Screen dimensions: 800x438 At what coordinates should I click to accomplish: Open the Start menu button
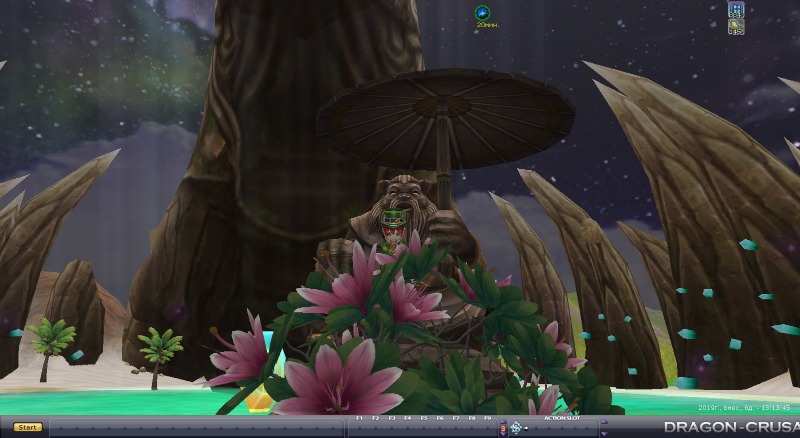point(28,427)
